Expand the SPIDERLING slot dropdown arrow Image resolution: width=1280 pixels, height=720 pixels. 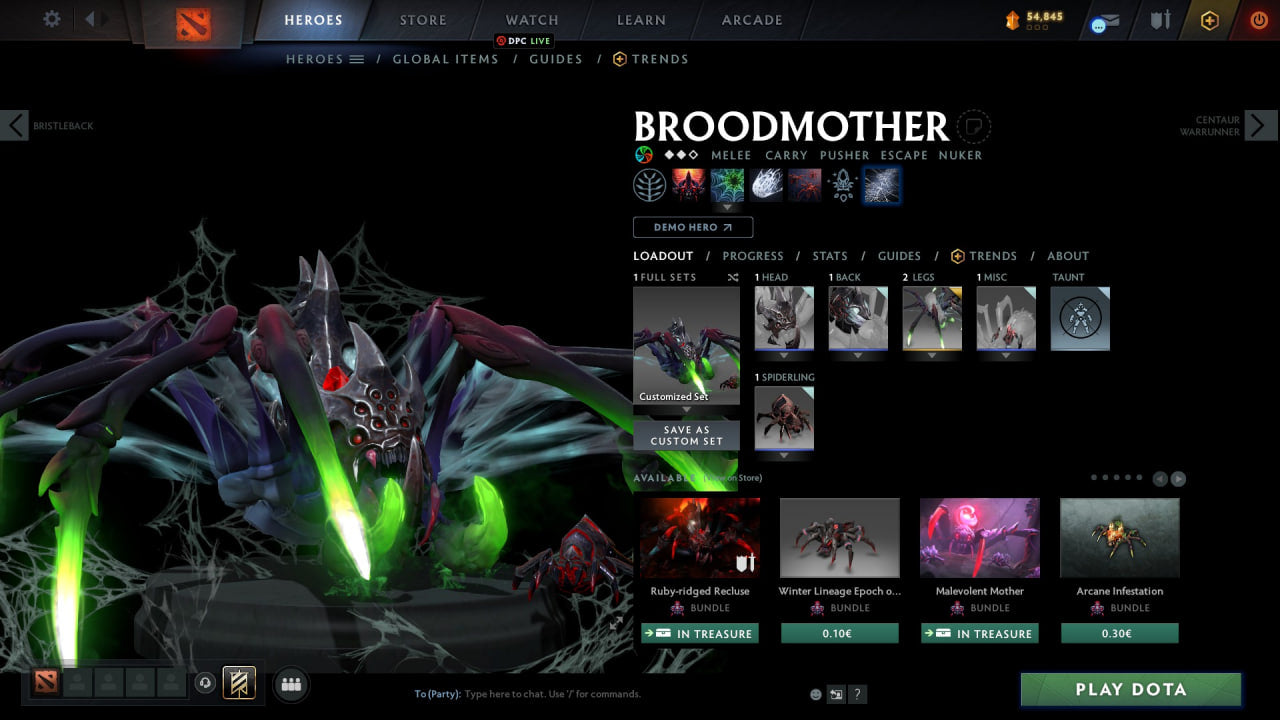click(x=784, y=455)
